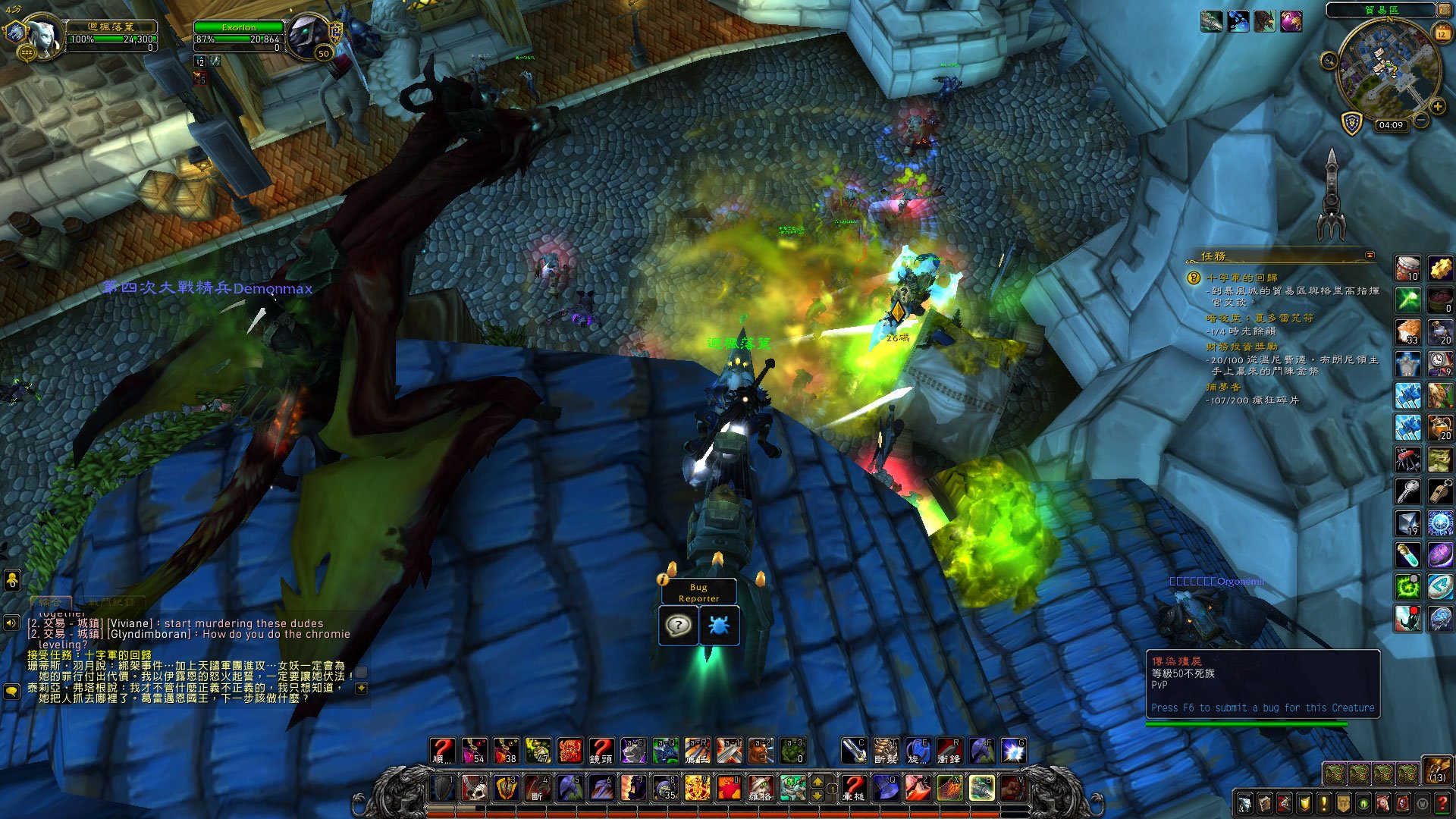Click the Alliance crest beside the minimap
Image resolution: width=1456 pixels, height=819 pixels.
(1352, 123)
